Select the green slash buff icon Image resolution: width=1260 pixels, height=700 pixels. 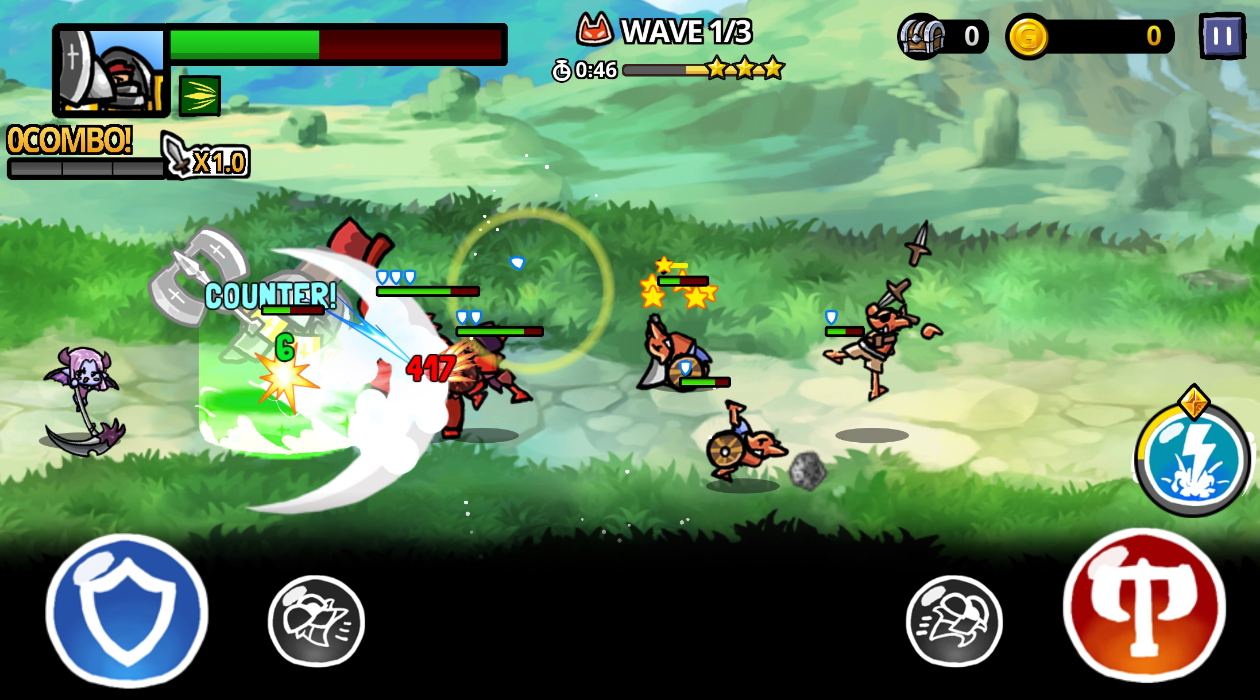pyautogui.click(x=200, y=96)
